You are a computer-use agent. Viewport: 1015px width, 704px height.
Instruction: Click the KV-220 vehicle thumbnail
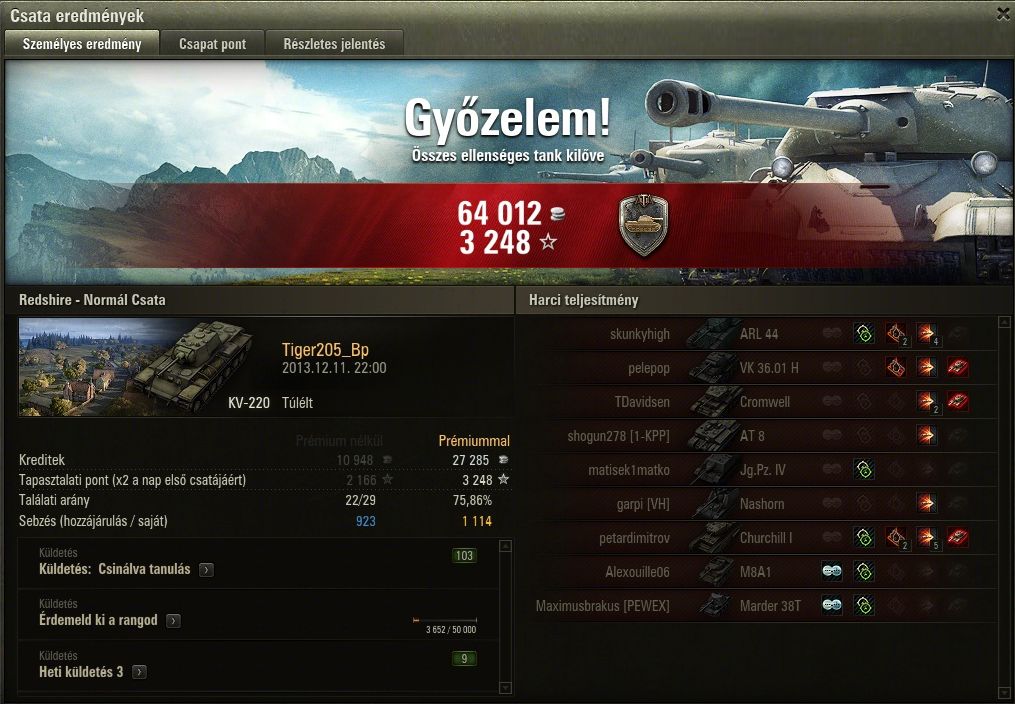(144, 367)
